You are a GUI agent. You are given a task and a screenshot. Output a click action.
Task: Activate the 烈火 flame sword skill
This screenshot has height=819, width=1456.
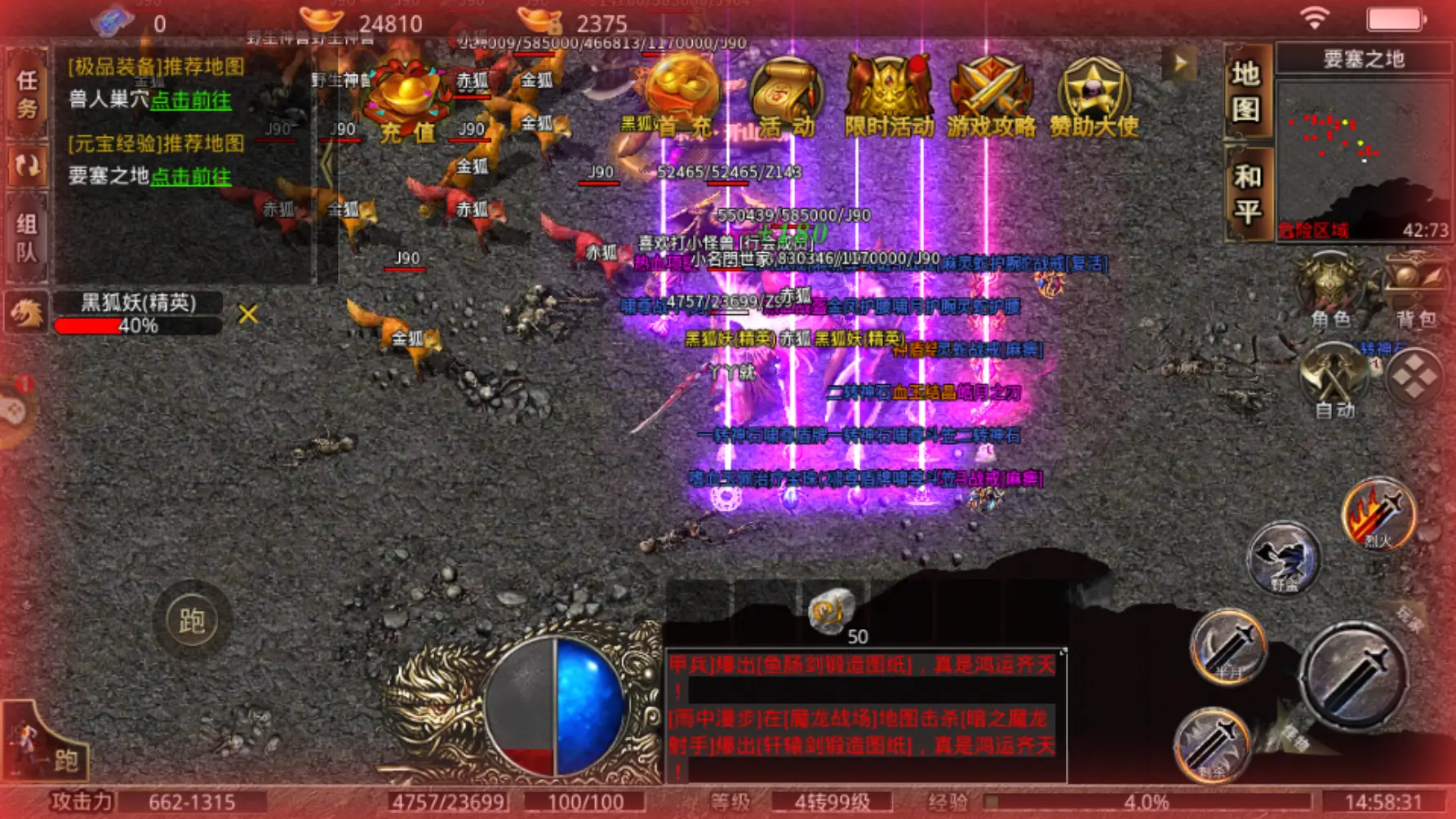[1378, 514]
